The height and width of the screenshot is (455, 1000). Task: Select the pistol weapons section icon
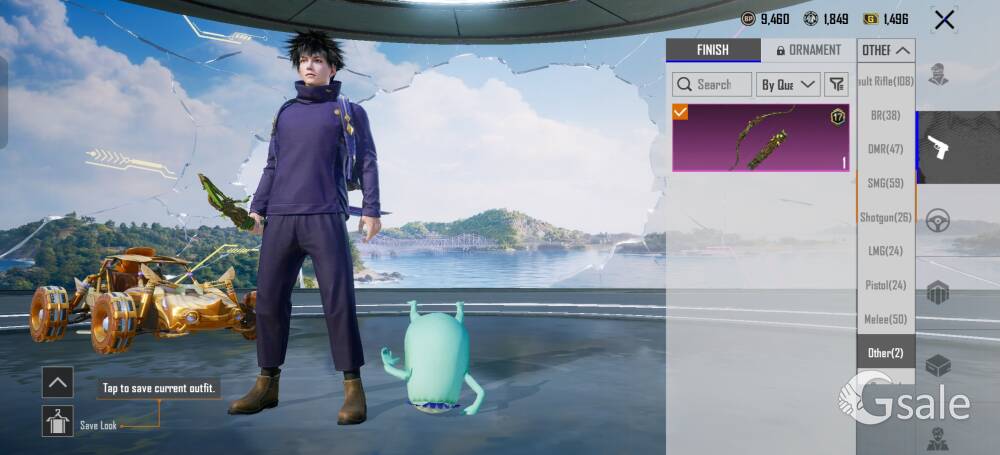click(938, 148)
